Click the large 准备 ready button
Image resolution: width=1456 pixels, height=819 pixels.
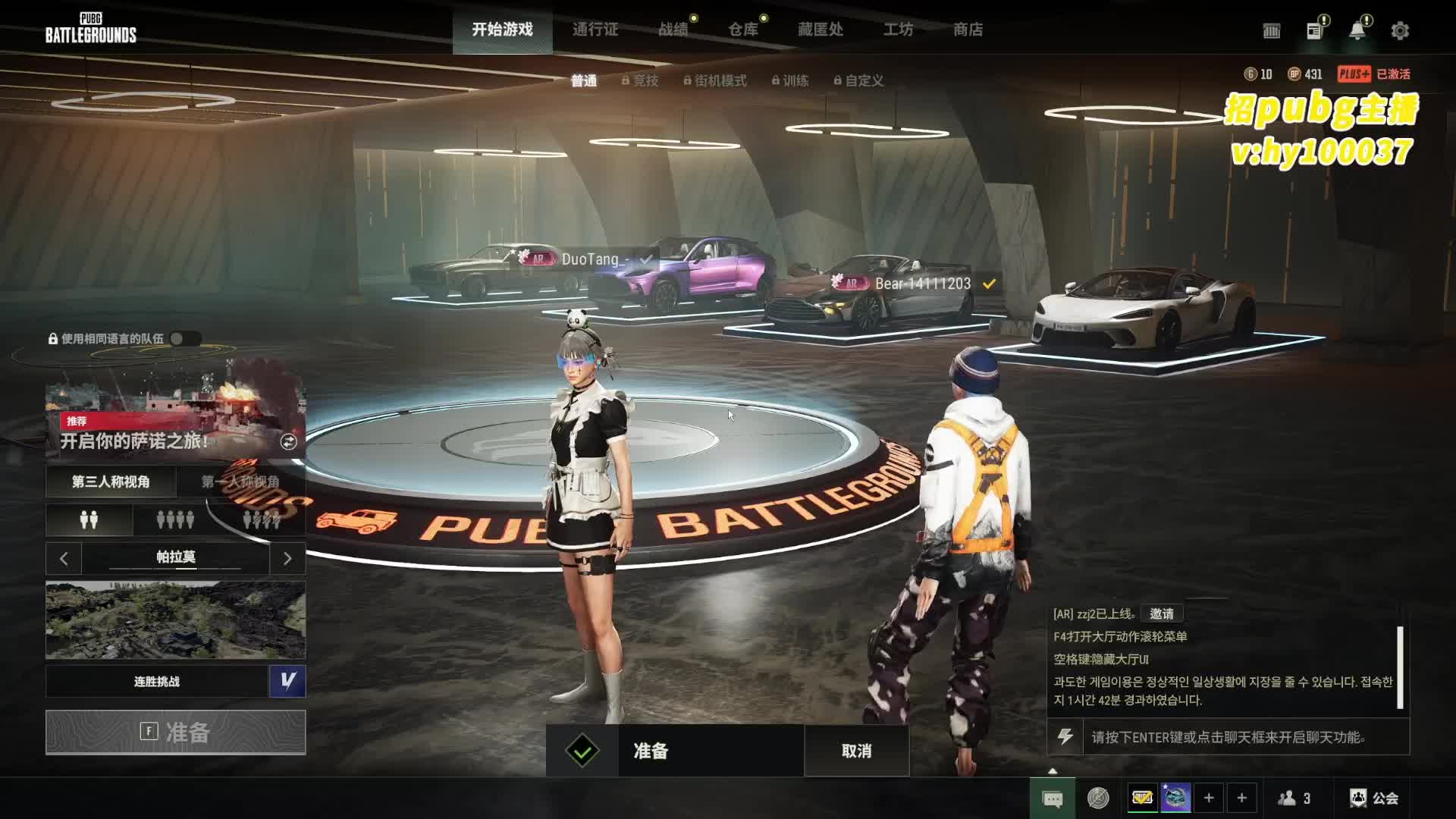[175, 733]
